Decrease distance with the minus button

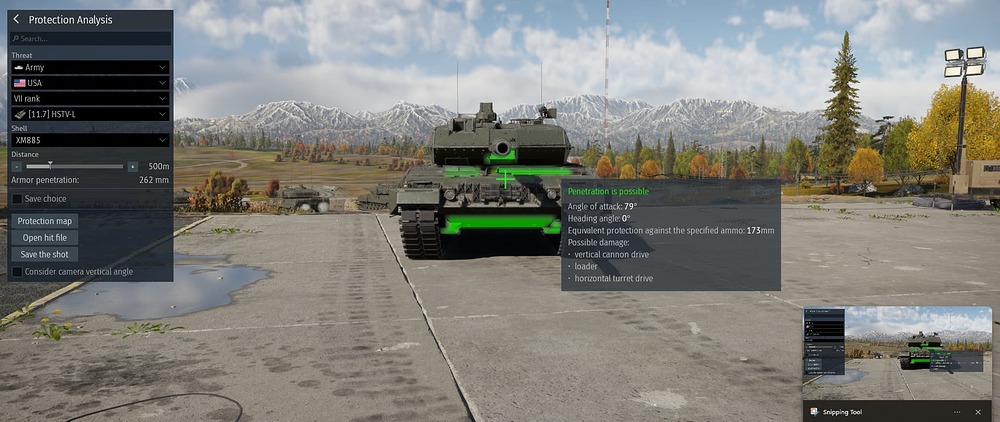[x=17, y=166]
